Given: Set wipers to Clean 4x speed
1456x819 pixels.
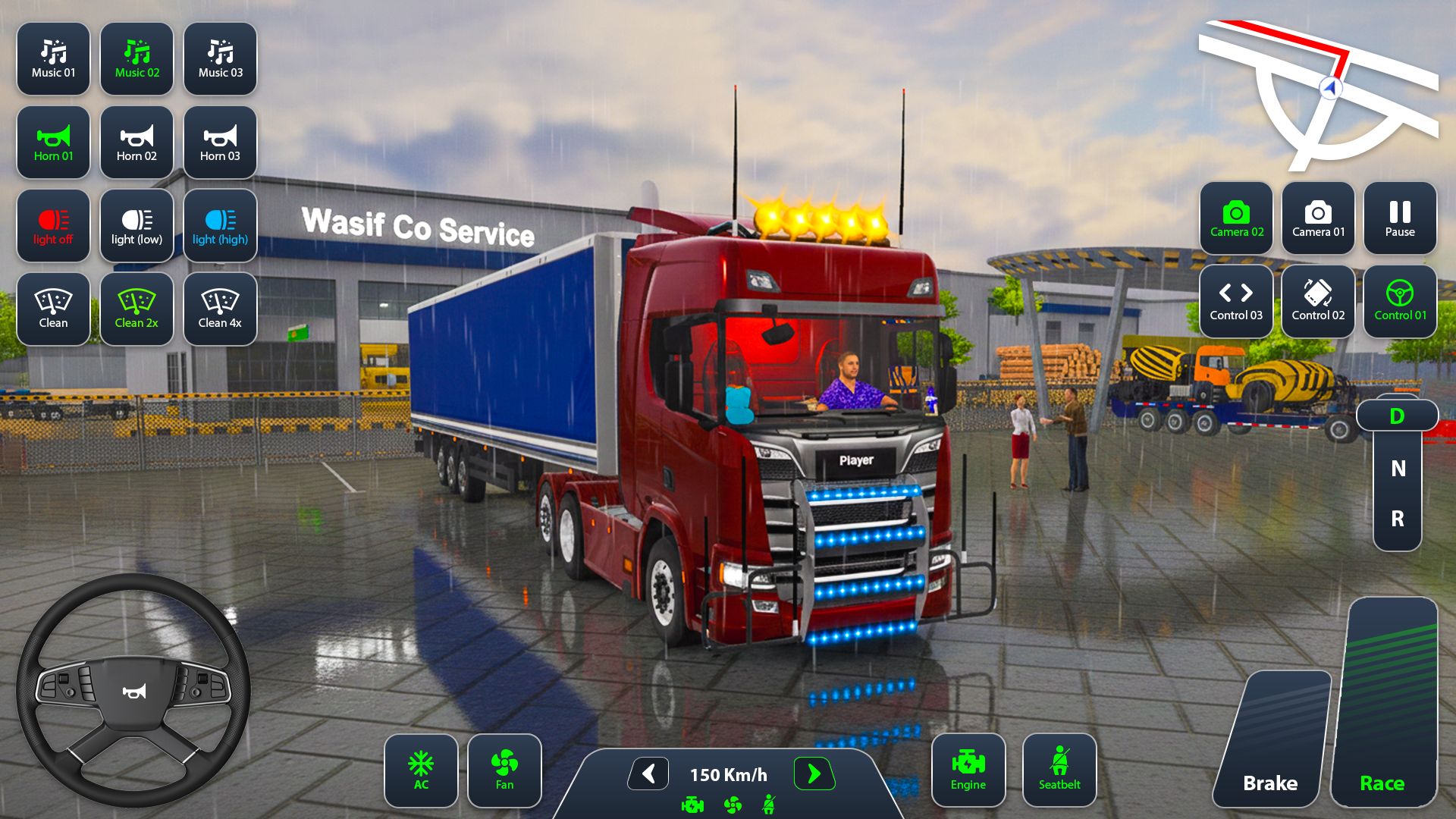Looking at the screenshot, I should pyautogui.click(x=220, y=309).
